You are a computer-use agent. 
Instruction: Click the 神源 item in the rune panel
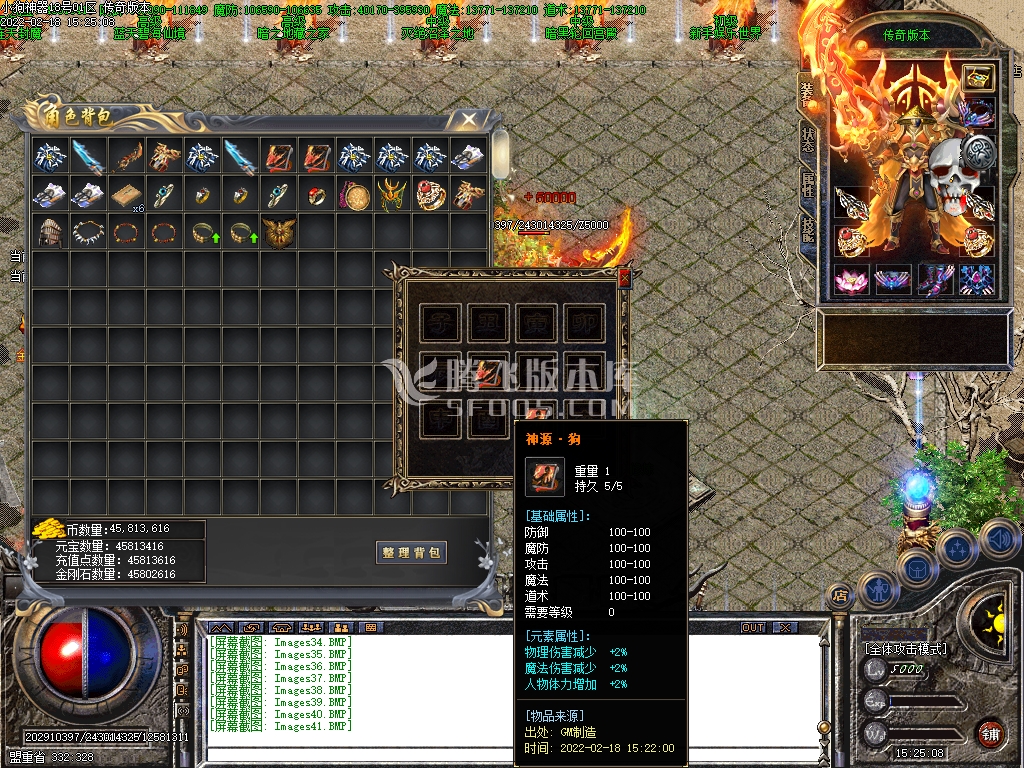[487, 372]
